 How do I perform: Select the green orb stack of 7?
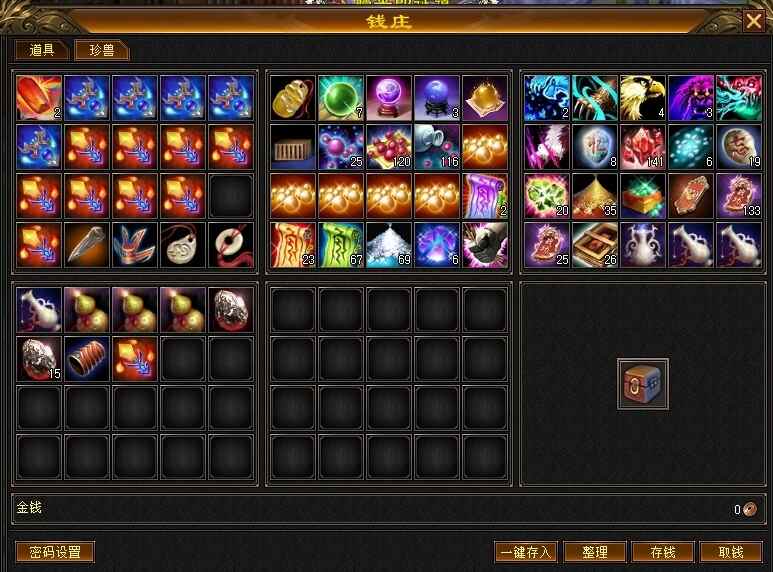(341, 98)
